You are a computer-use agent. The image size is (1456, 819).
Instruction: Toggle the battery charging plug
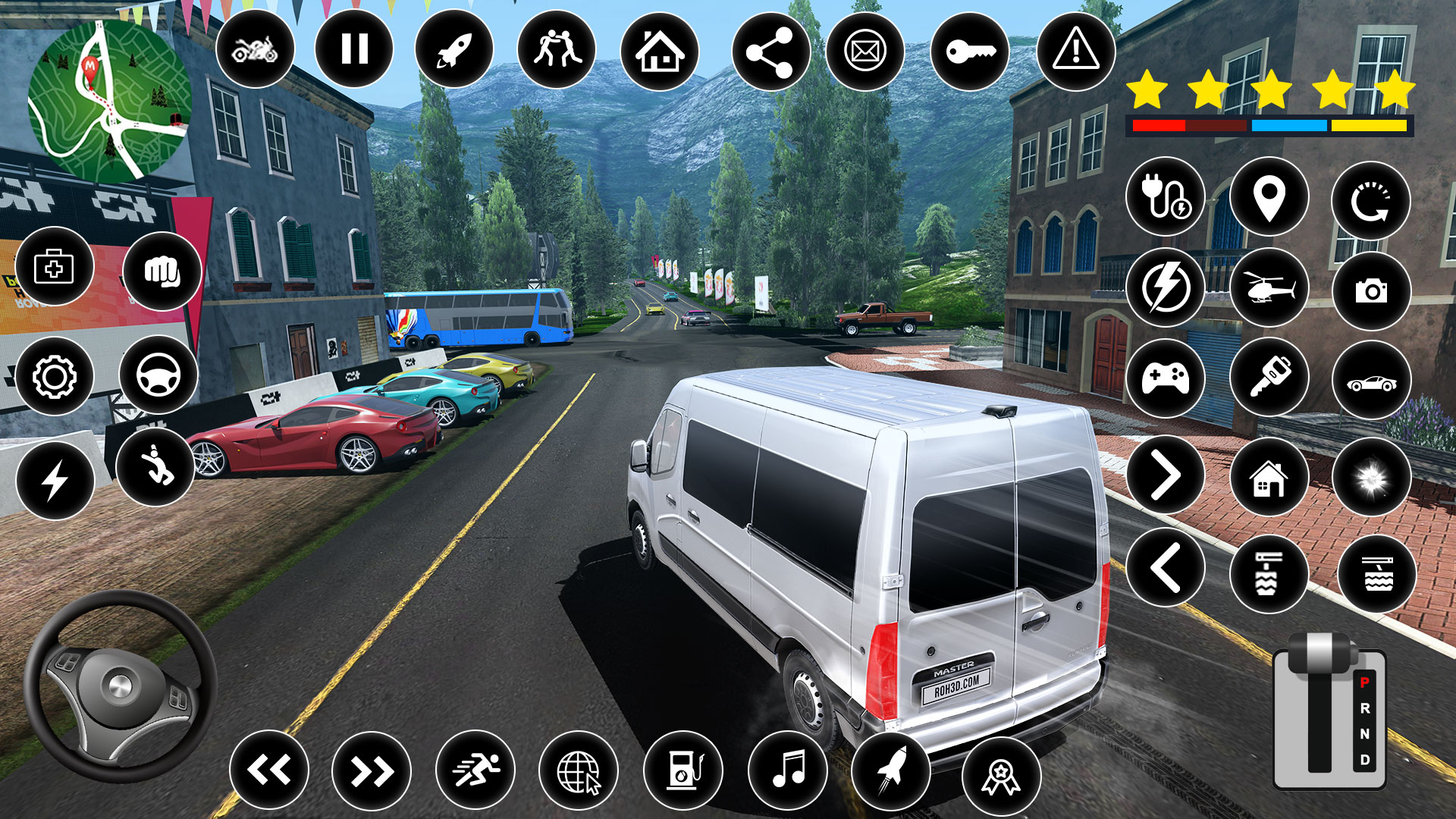pos(1166,196)
